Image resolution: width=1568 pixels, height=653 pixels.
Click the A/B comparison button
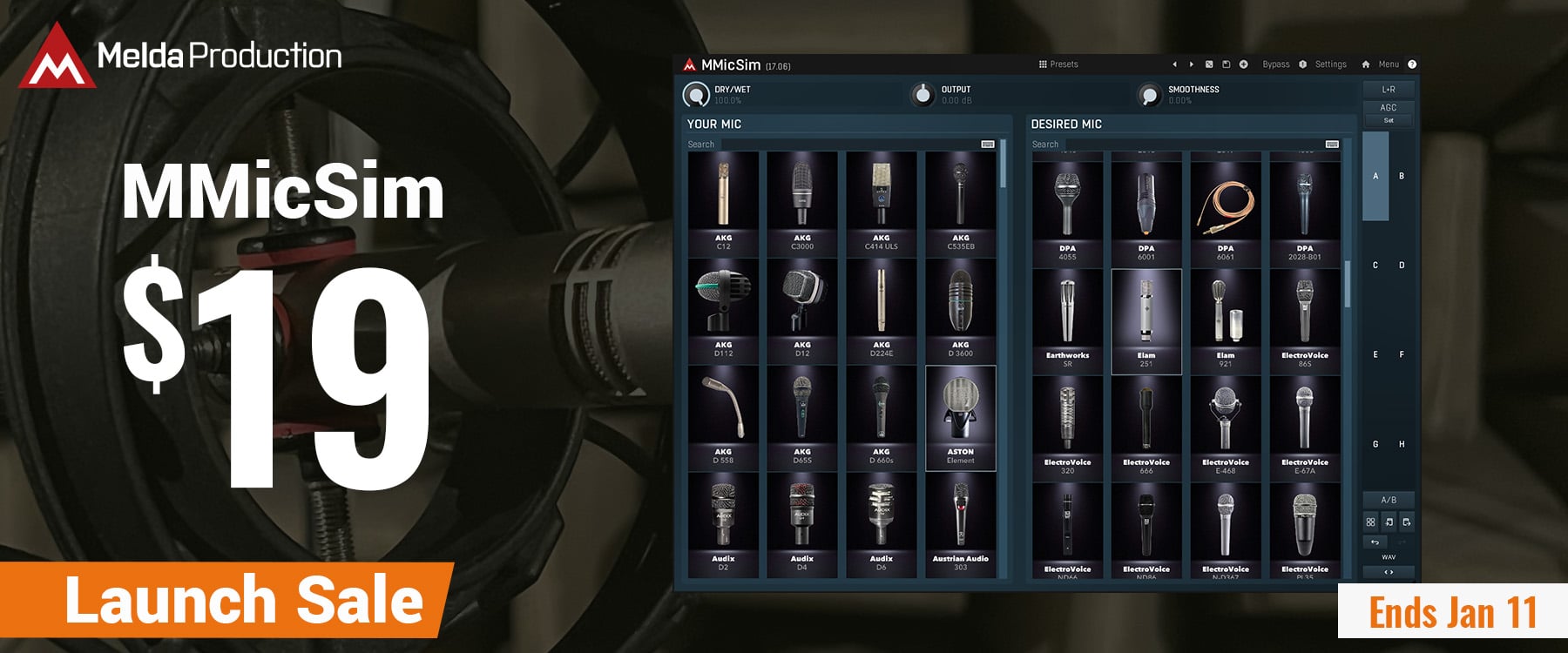click(x=1389, y=500)
